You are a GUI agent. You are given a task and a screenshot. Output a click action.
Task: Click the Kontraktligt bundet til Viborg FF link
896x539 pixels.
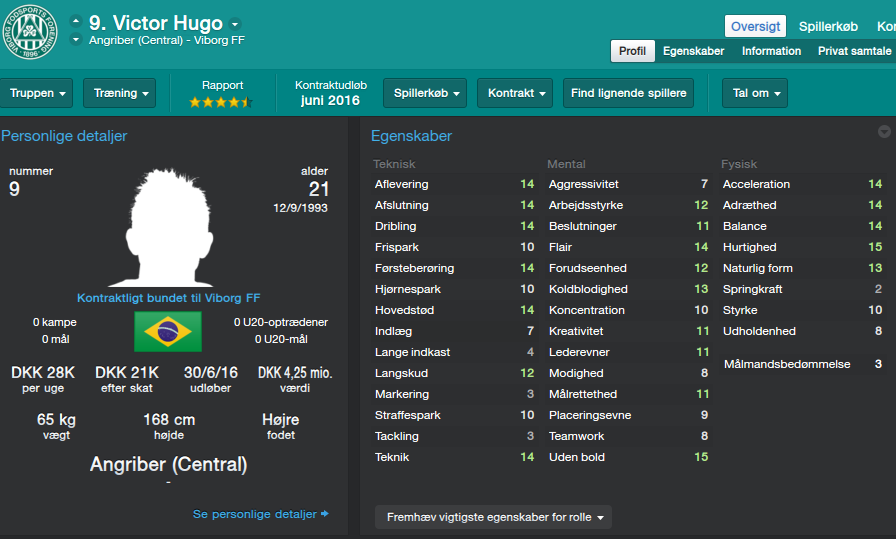tap(168, 298)
